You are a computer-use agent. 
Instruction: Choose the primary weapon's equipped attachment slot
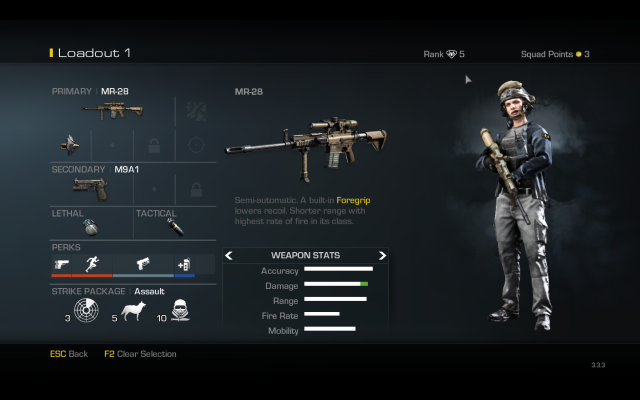coord(69,144)
